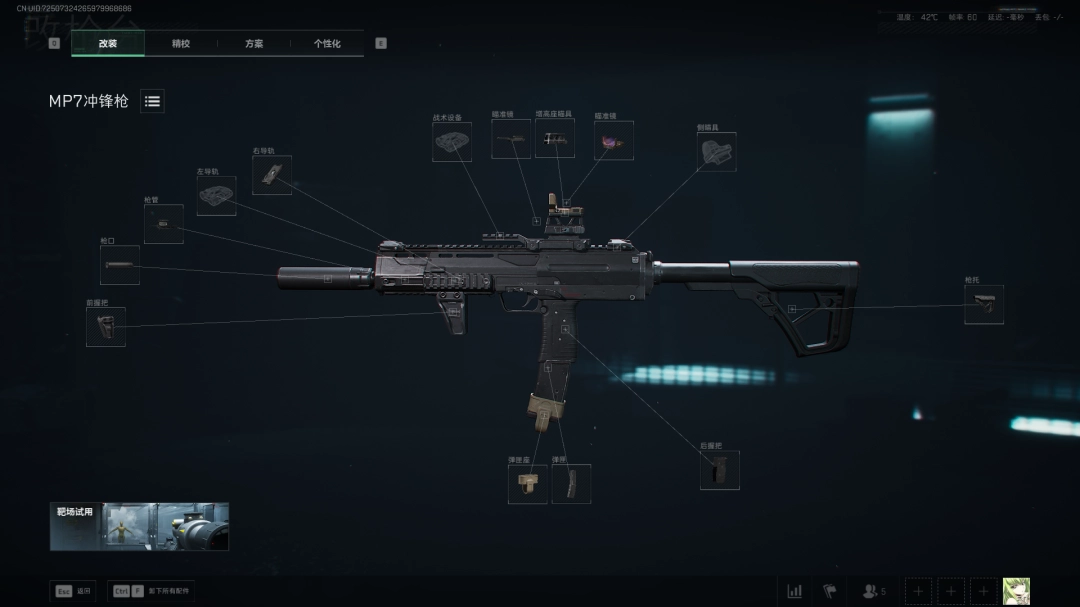Screen dimensions: 1080x607
Task: Open the 方案 tab
Action: [x=254, y=44]
